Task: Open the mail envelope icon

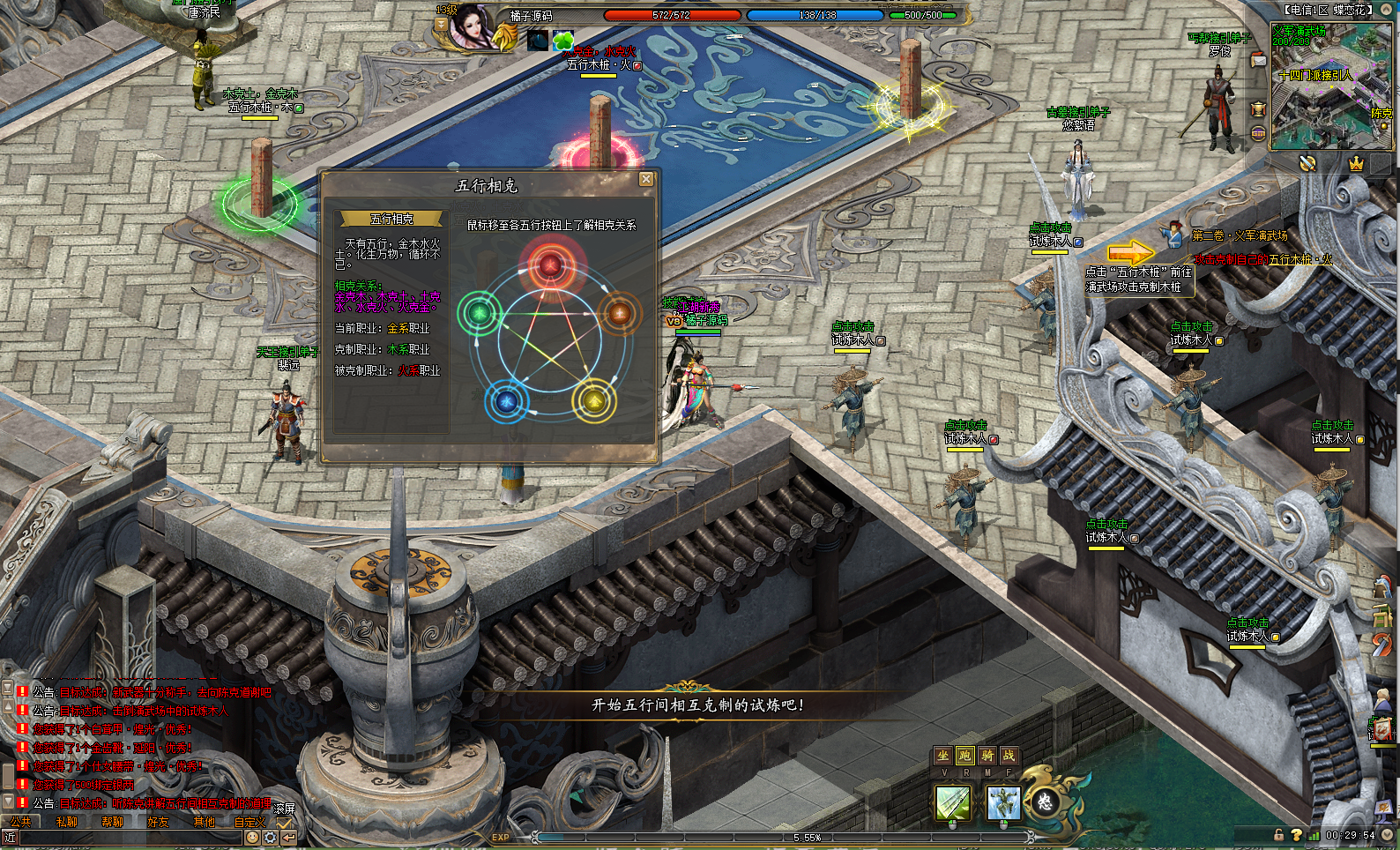Action: click(x=1258, y=60)
